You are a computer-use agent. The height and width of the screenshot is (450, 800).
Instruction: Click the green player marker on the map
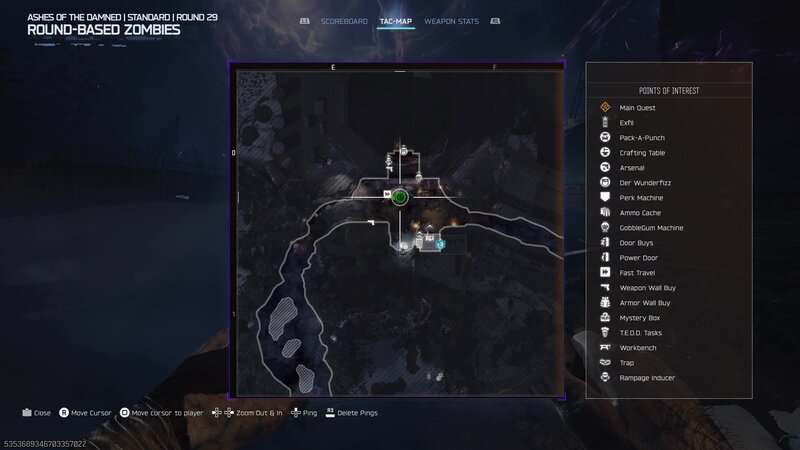400,197
